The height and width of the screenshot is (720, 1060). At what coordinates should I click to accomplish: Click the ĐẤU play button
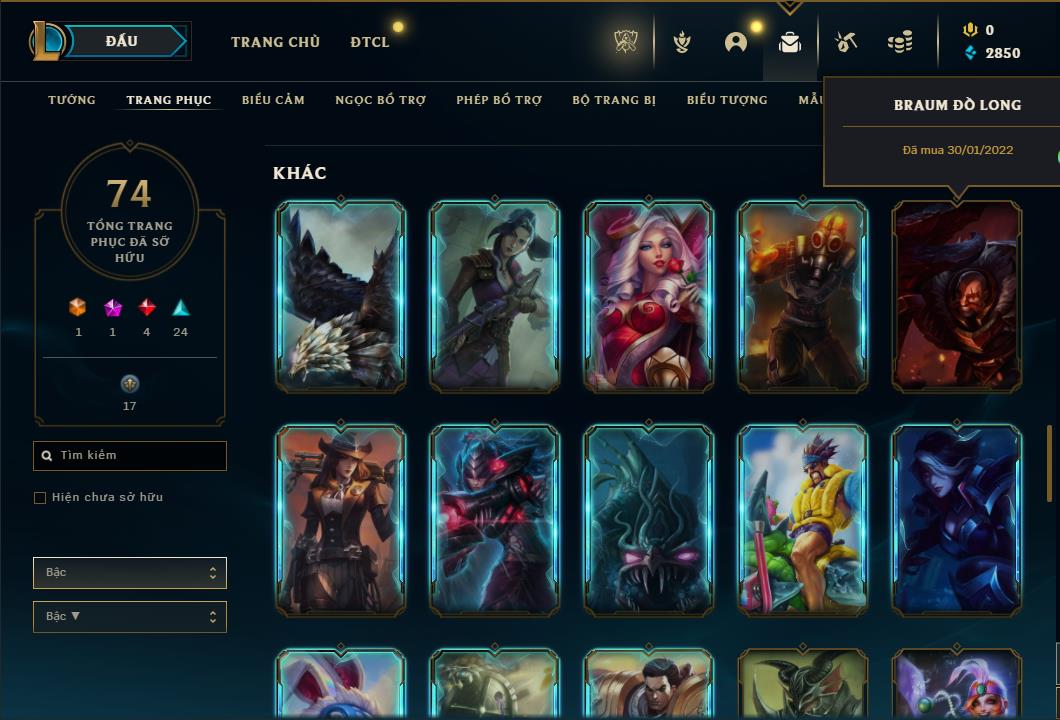pos(122,41)
